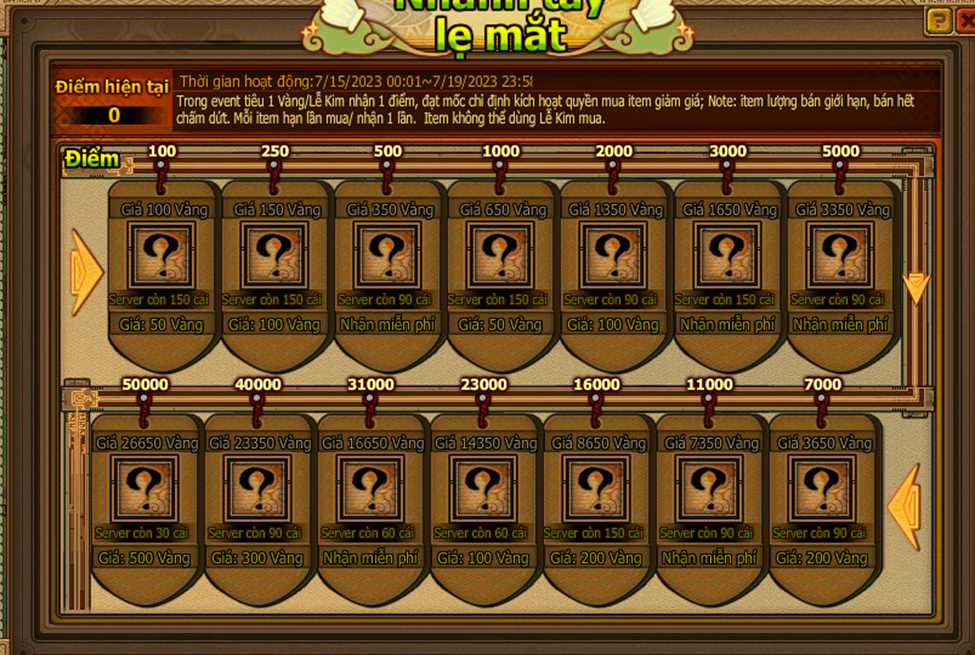
Task: Open the yellow question mark help button
Action: point(938,21)
